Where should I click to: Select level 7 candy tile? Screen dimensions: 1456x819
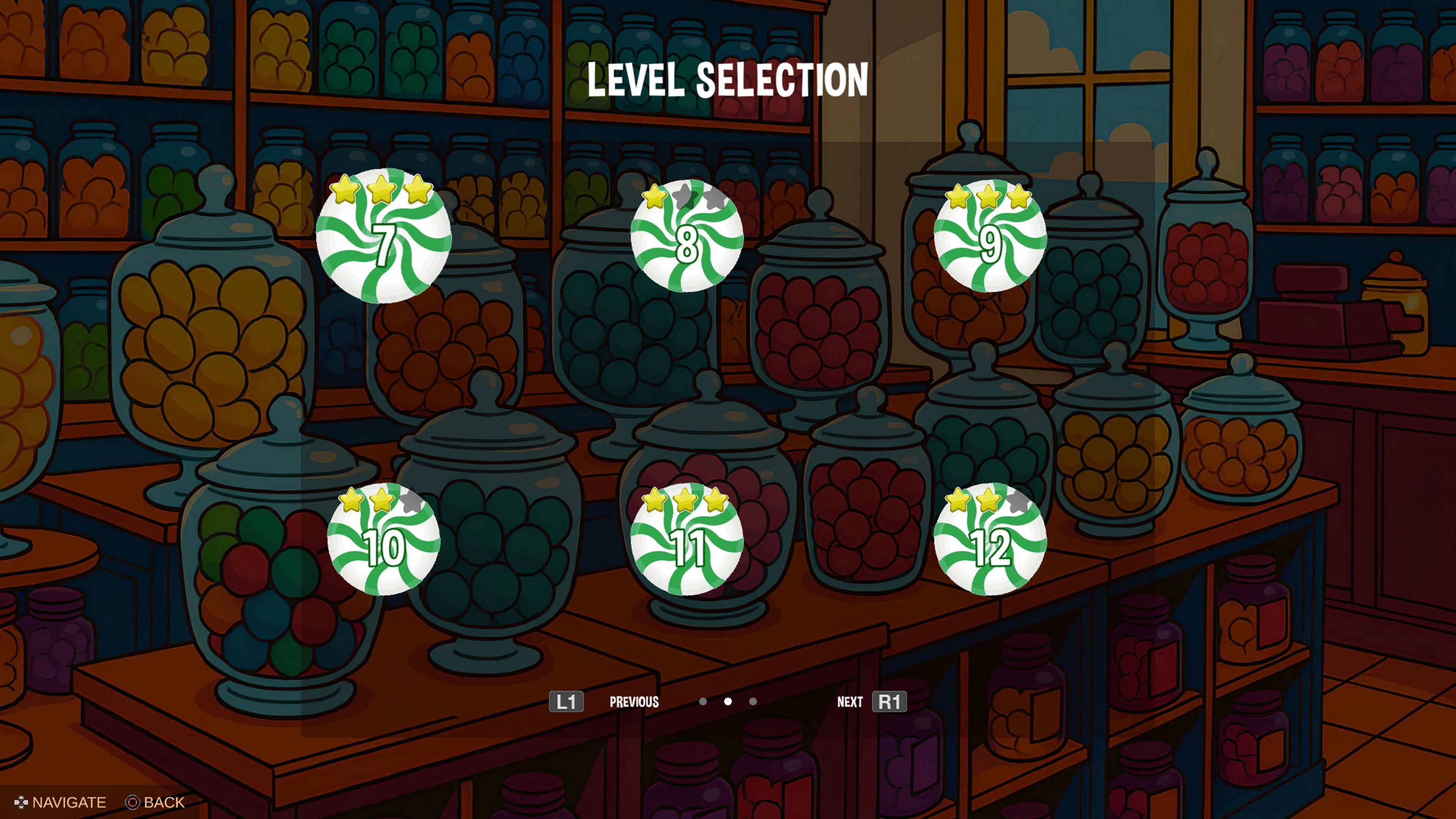(384, 237)
